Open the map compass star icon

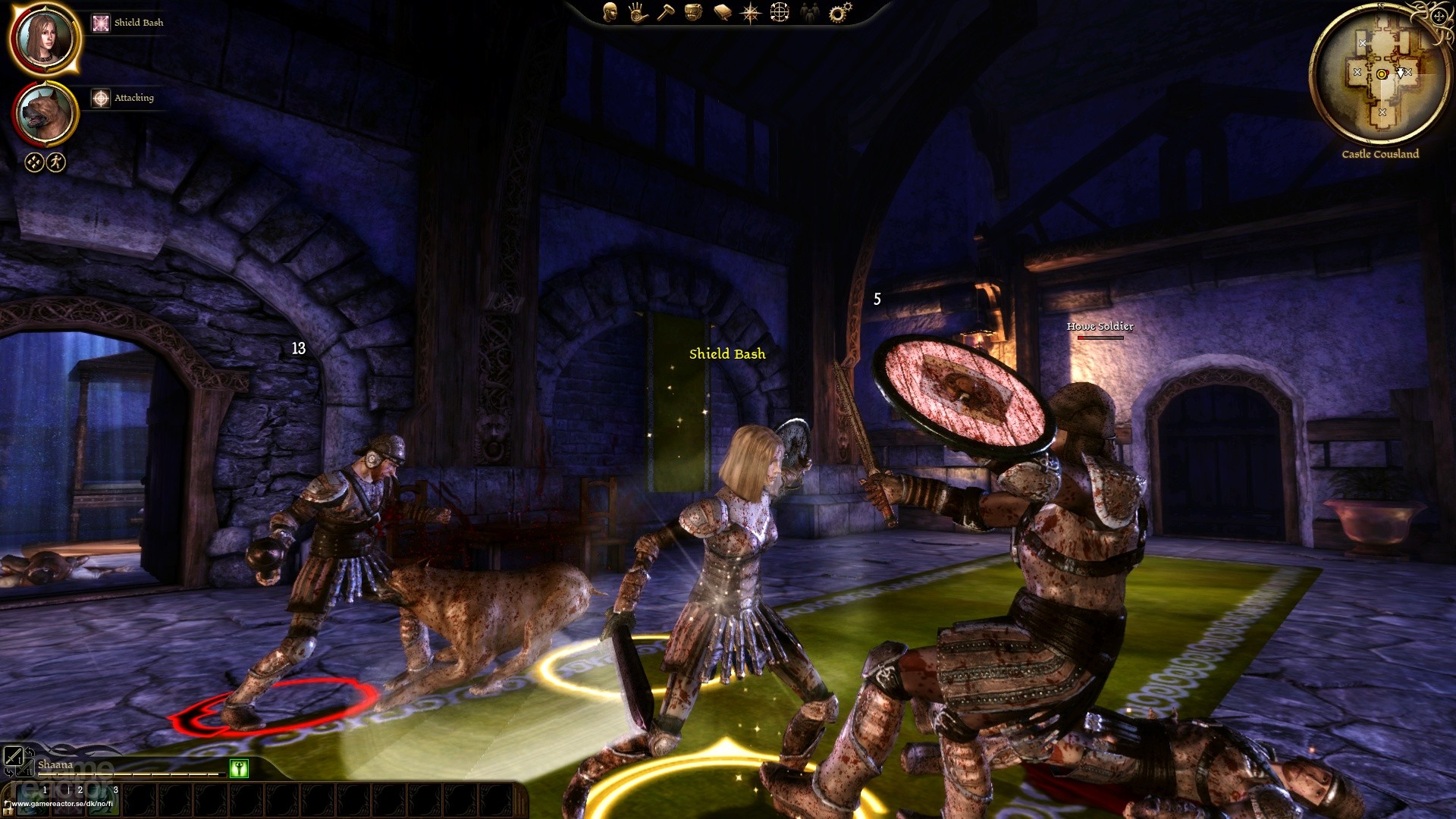(751, 12)
